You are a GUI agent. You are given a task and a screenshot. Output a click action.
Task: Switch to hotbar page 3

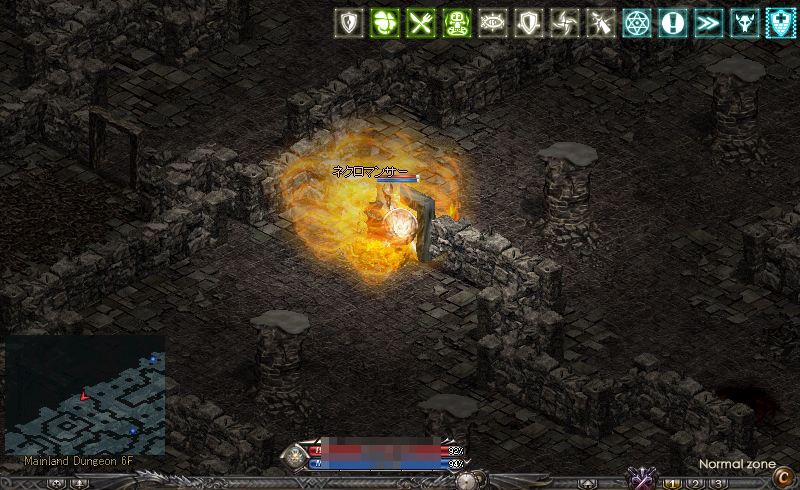[718, 484]
